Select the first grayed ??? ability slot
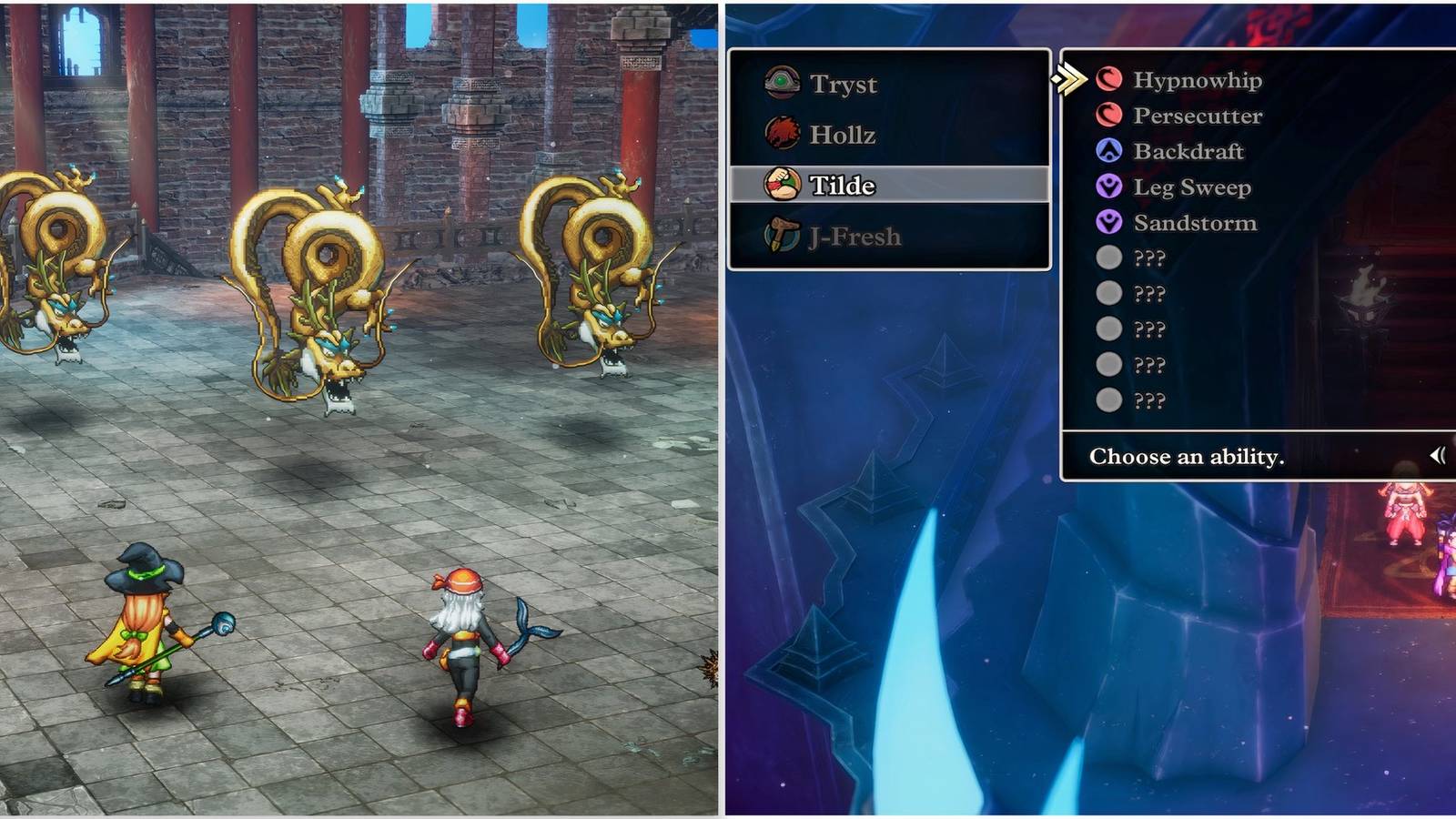Viewport: 1456px width, 819px height. [x=1107, y=258]
